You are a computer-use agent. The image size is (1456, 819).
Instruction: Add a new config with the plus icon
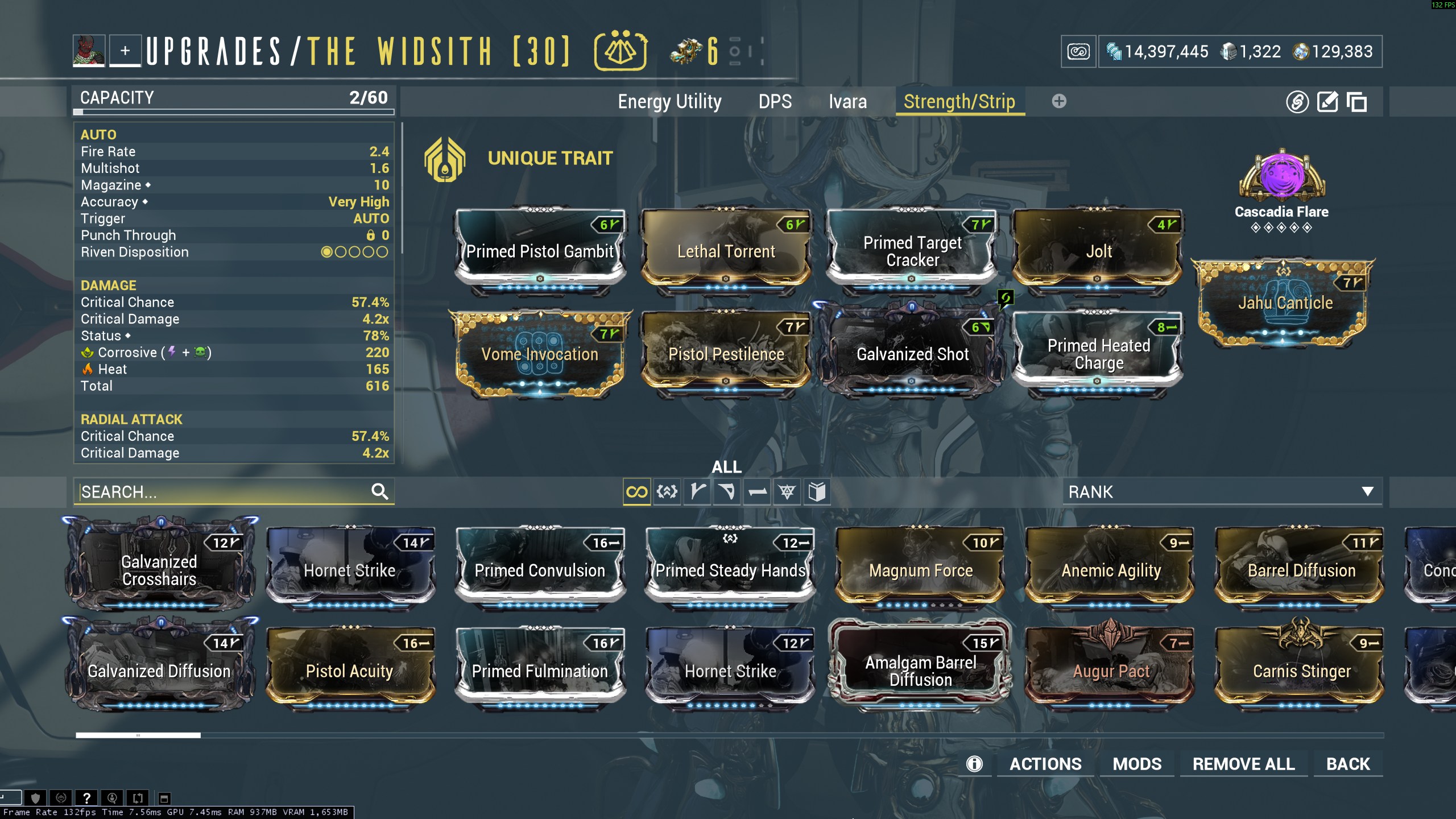pos(1058,101)
